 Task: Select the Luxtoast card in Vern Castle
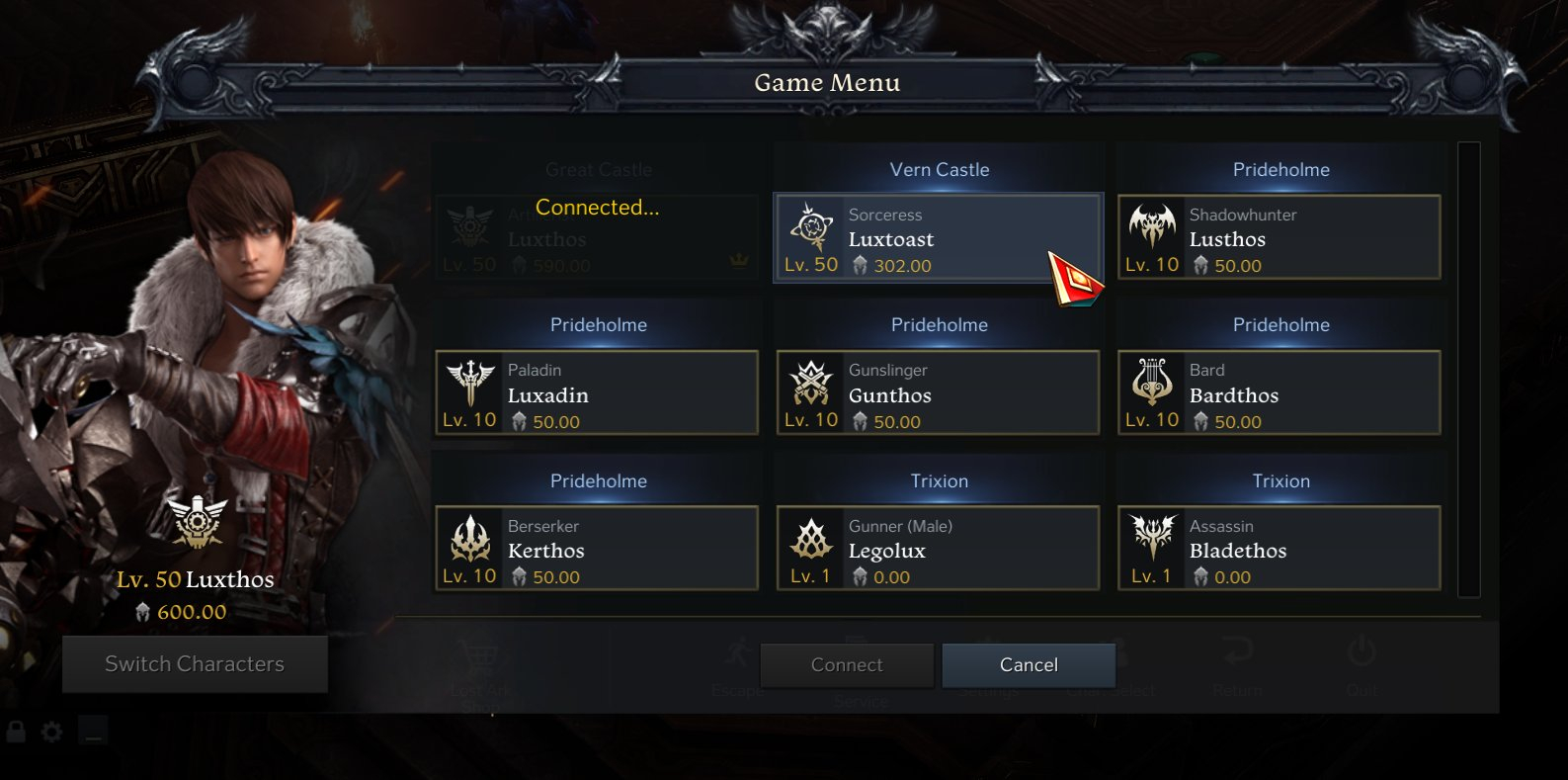(938, 236)
